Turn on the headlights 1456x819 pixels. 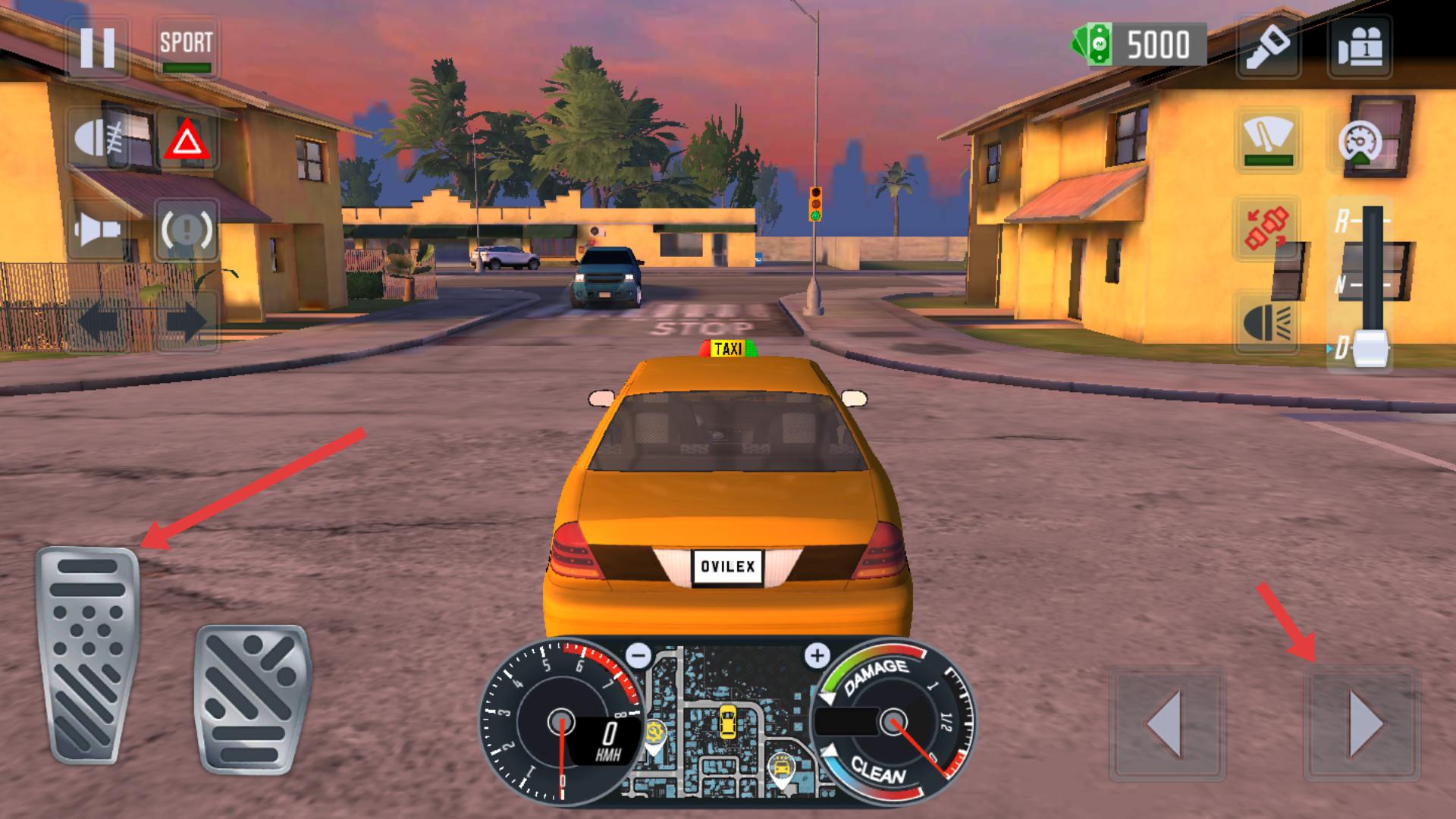[1266, 322]
